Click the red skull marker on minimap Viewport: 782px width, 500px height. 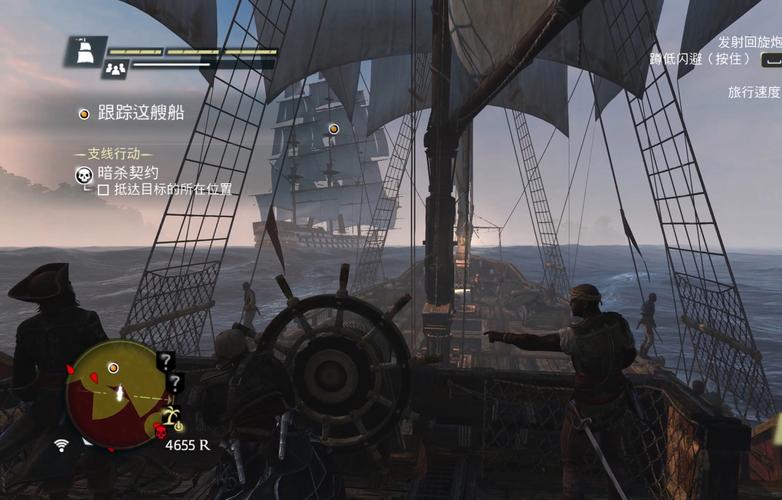point(159,431)
